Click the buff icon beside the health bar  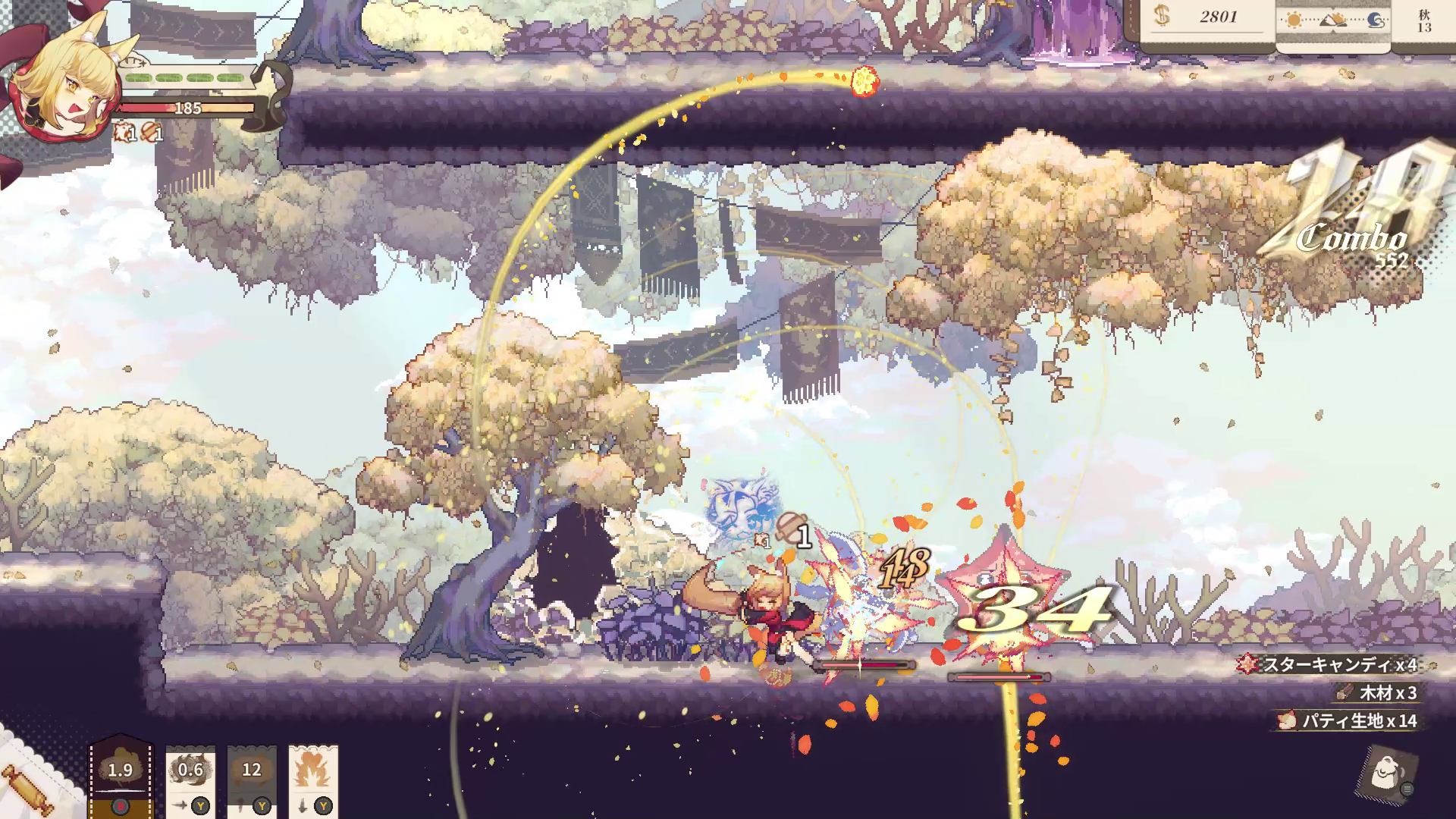pos(125,134)
